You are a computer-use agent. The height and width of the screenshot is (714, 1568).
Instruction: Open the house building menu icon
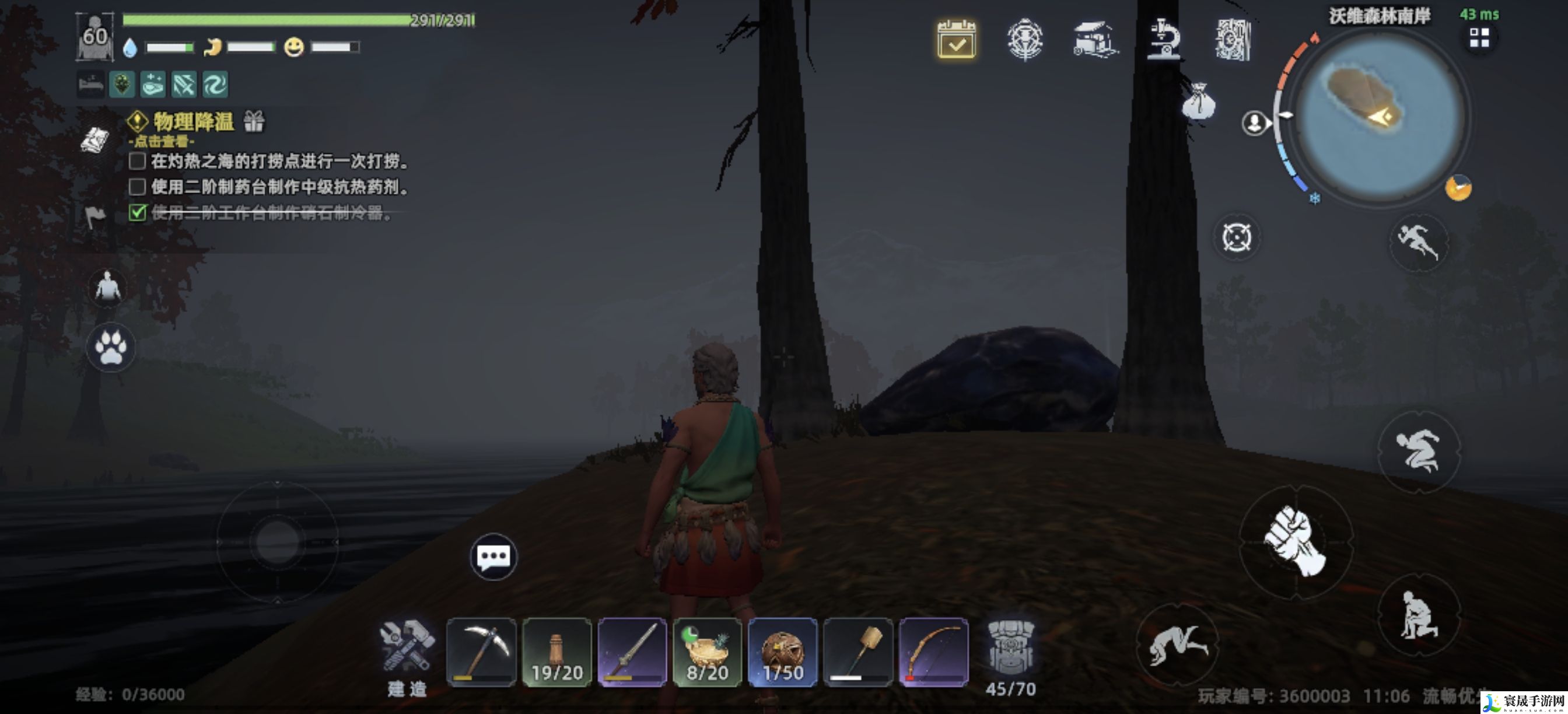pyautogui.click(x=1095, y=40)
